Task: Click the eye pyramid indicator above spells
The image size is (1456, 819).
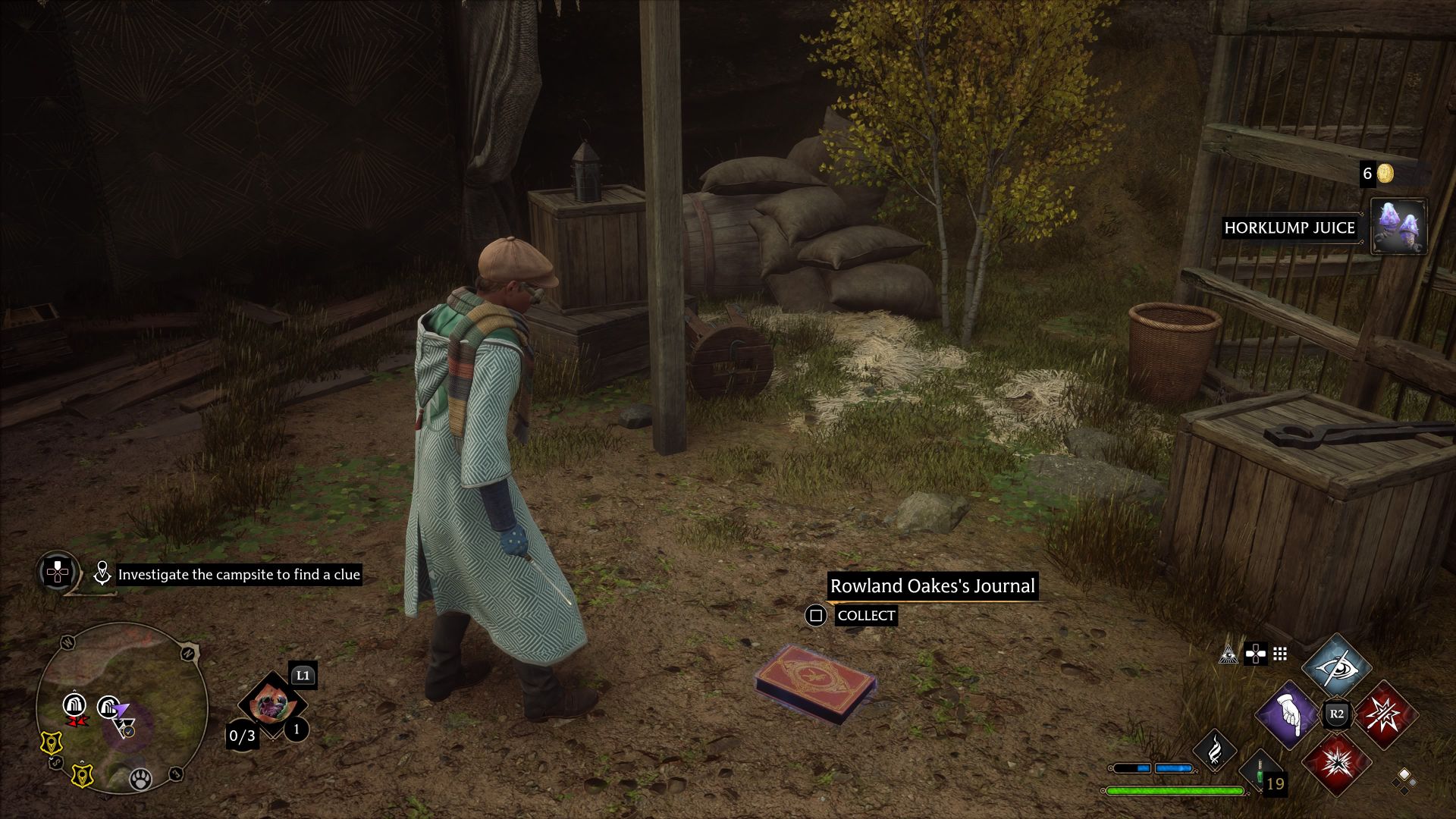Action: click(1229, 654)
